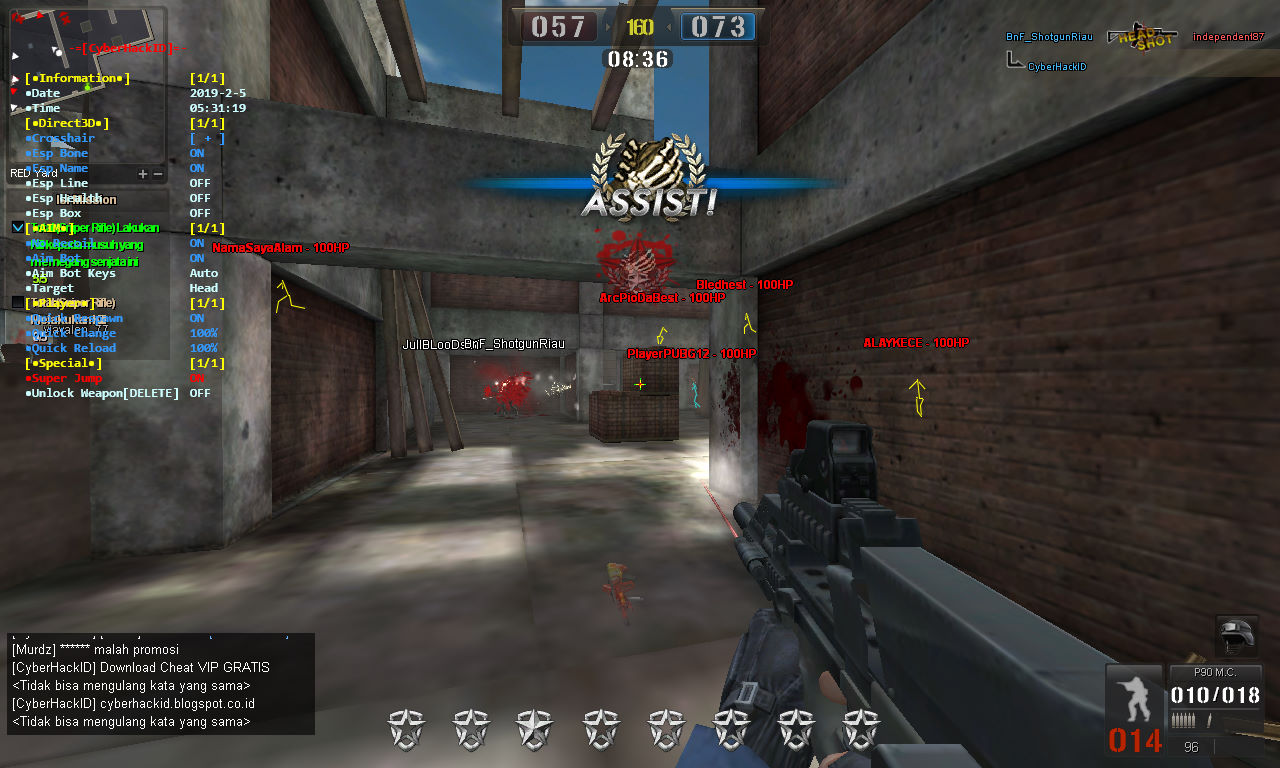The height and width of the screenshot is (768, 1280).
Task: Click the blue chevron beside the AIM section
Action: [17, 227]
